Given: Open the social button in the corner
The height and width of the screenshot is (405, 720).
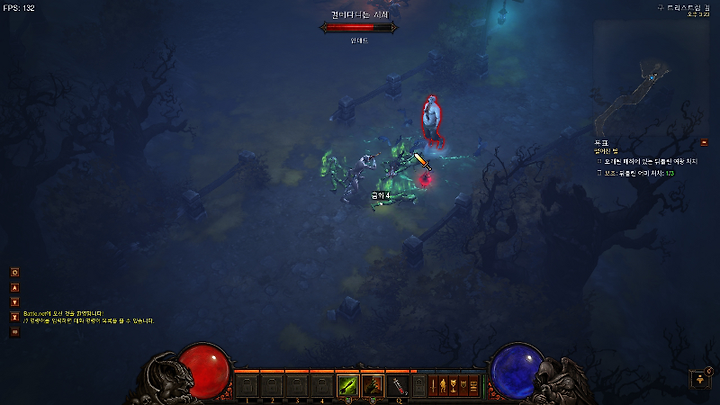Looking at the screenshot, I should [x=701, y=379].
